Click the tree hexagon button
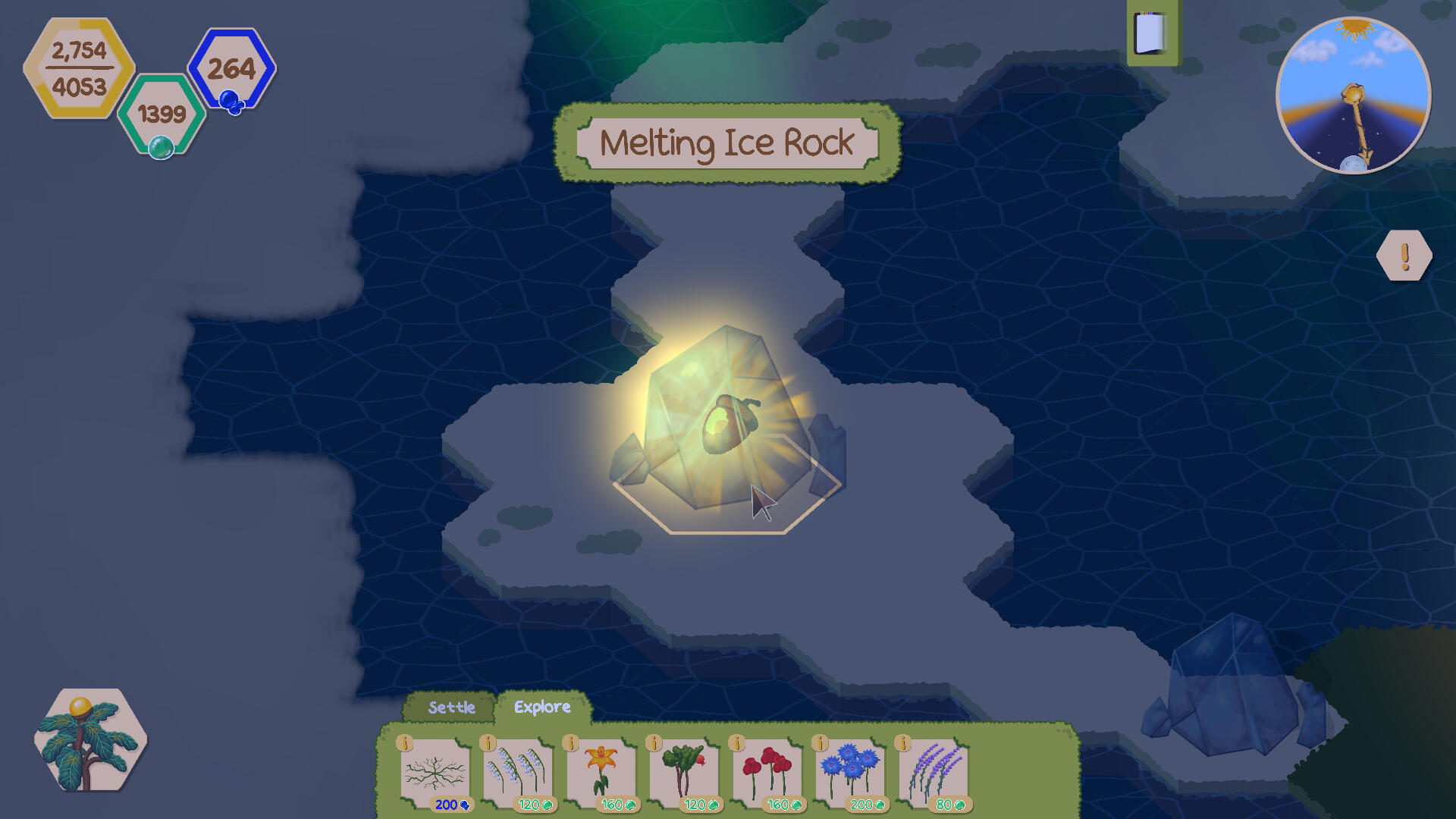 (90, 740)
